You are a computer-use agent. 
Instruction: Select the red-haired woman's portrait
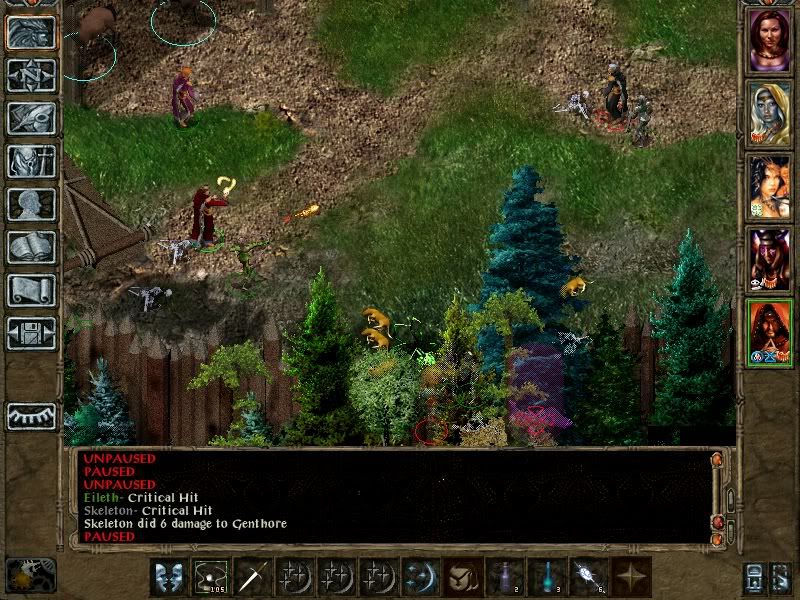coord(770,39)
